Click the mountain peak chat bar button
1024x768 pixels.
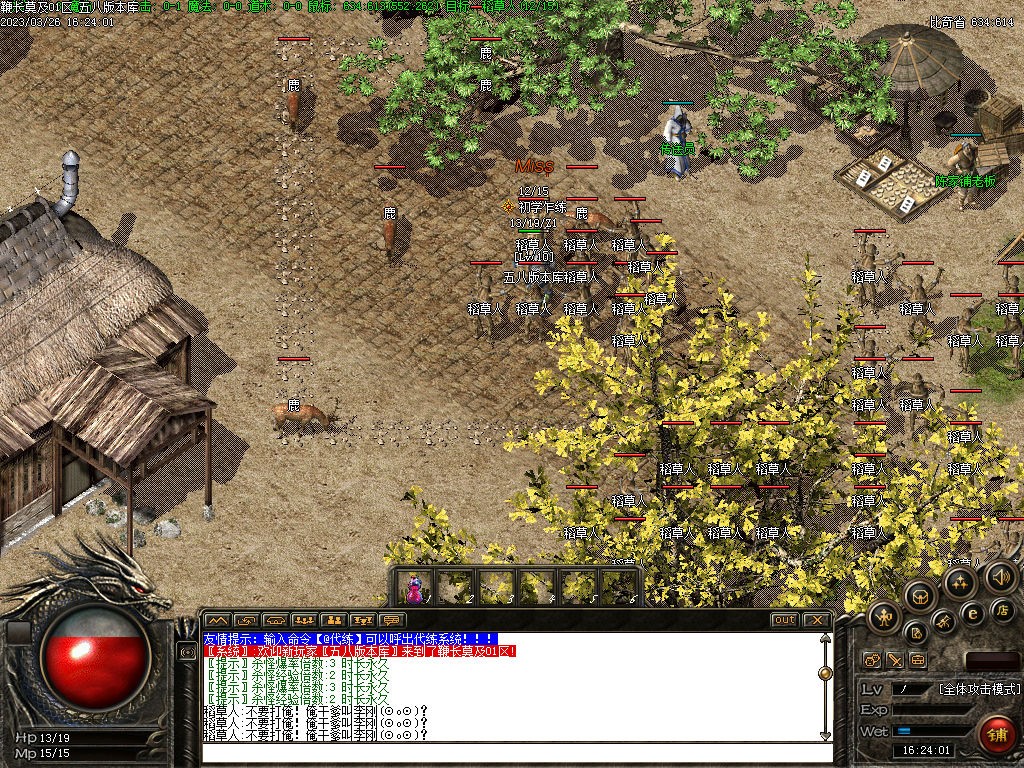click(217, 620)
